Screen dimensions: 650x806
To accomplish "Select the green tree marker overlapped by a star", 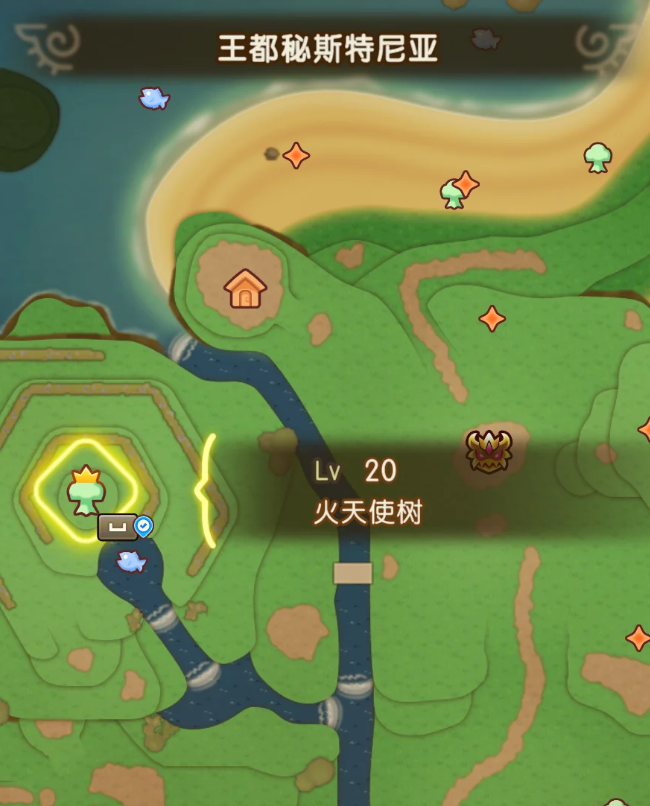I will coord(451,194).
